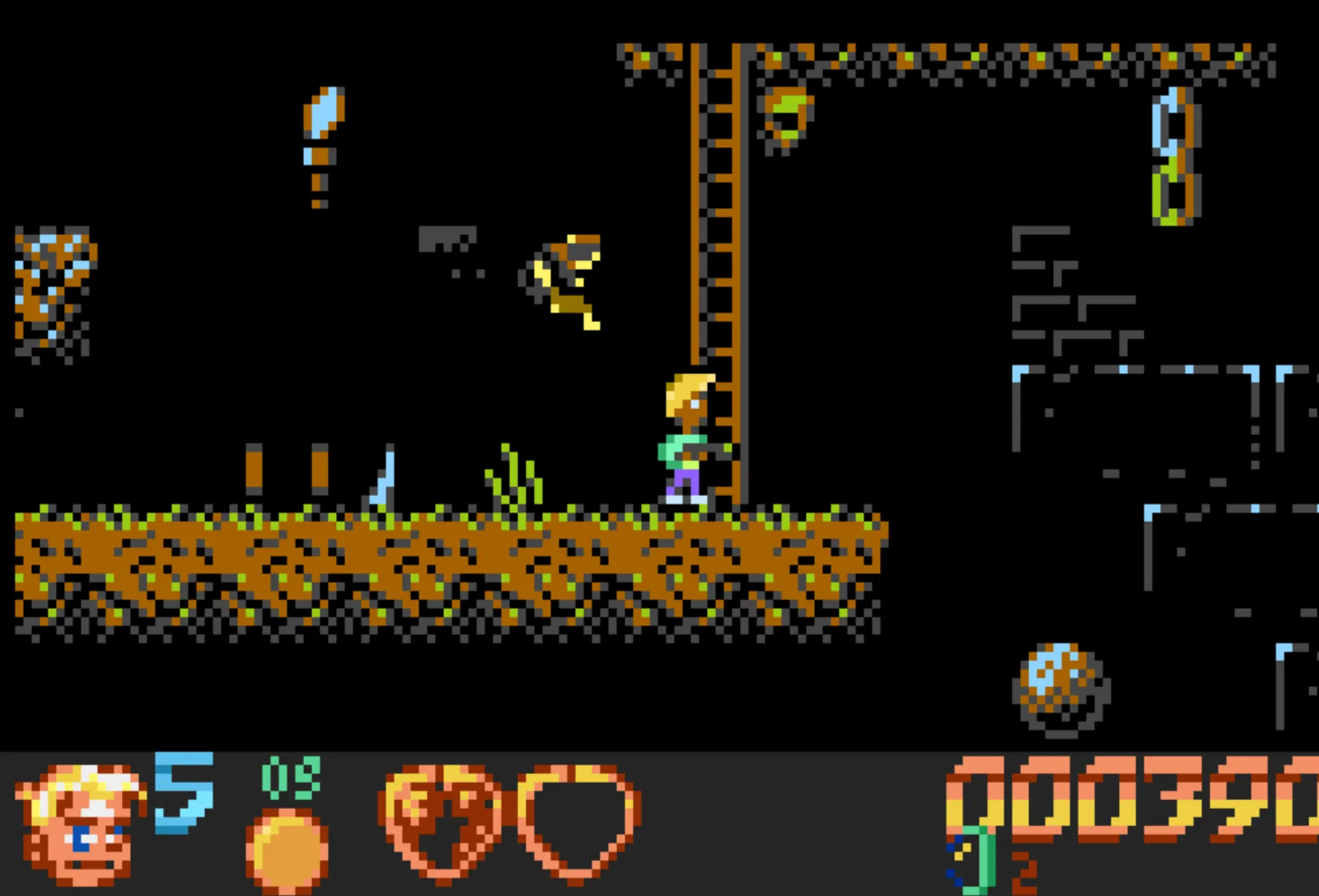
Task: Select the timer showing 09
Action: pyautogui.click(x=290, y=781)
